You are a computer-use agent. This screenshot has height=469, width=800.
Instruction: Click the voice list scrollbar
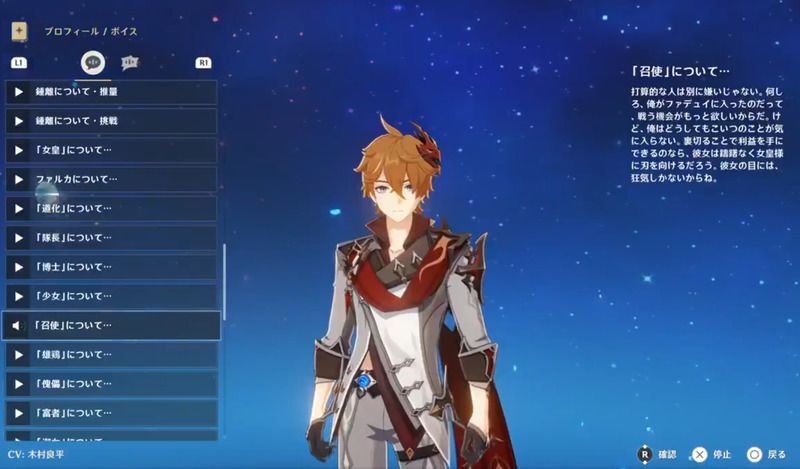click(226, 290)
